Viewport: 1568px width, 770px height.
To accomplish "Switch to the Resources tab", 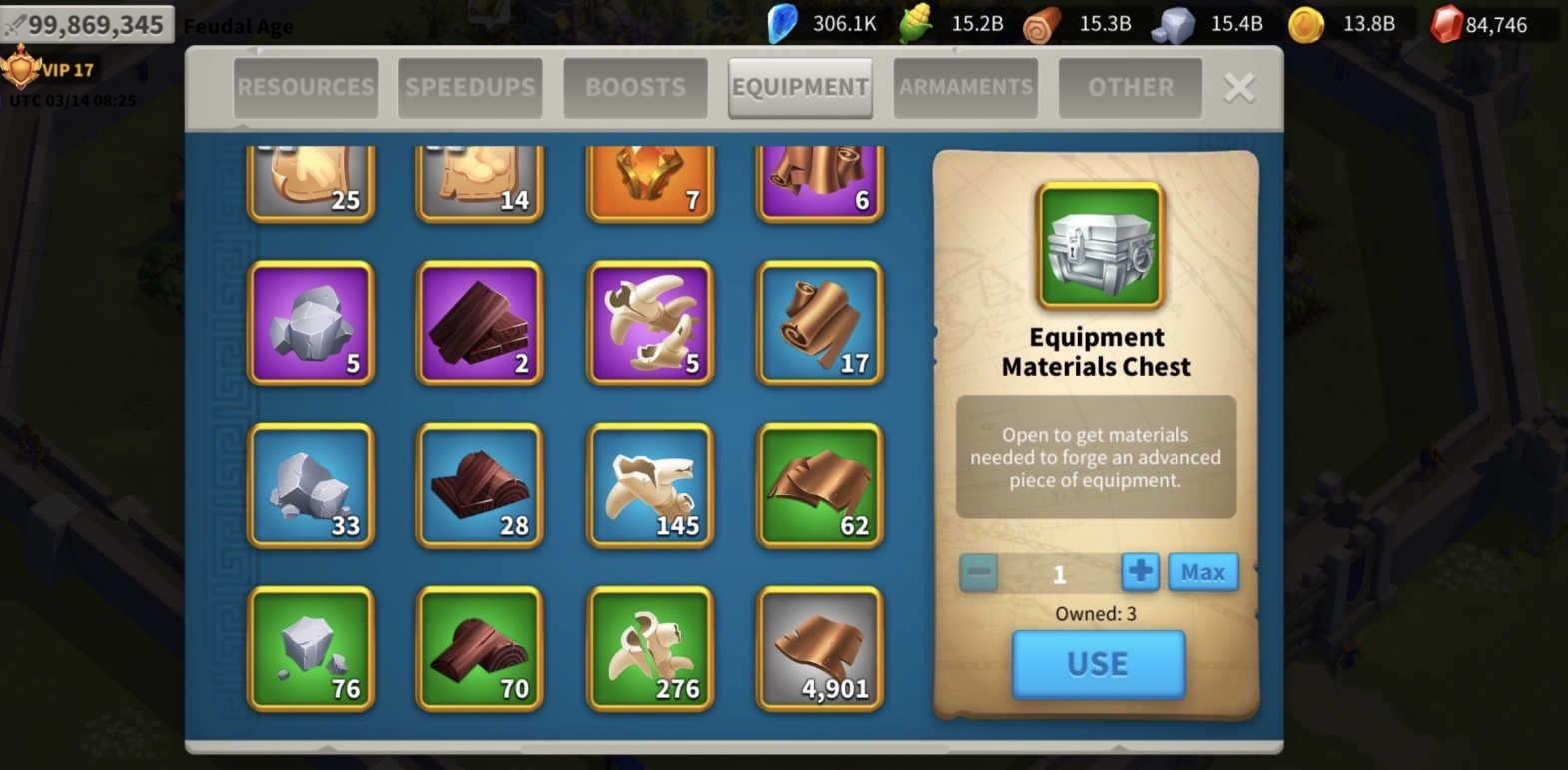I will (306, 88).
